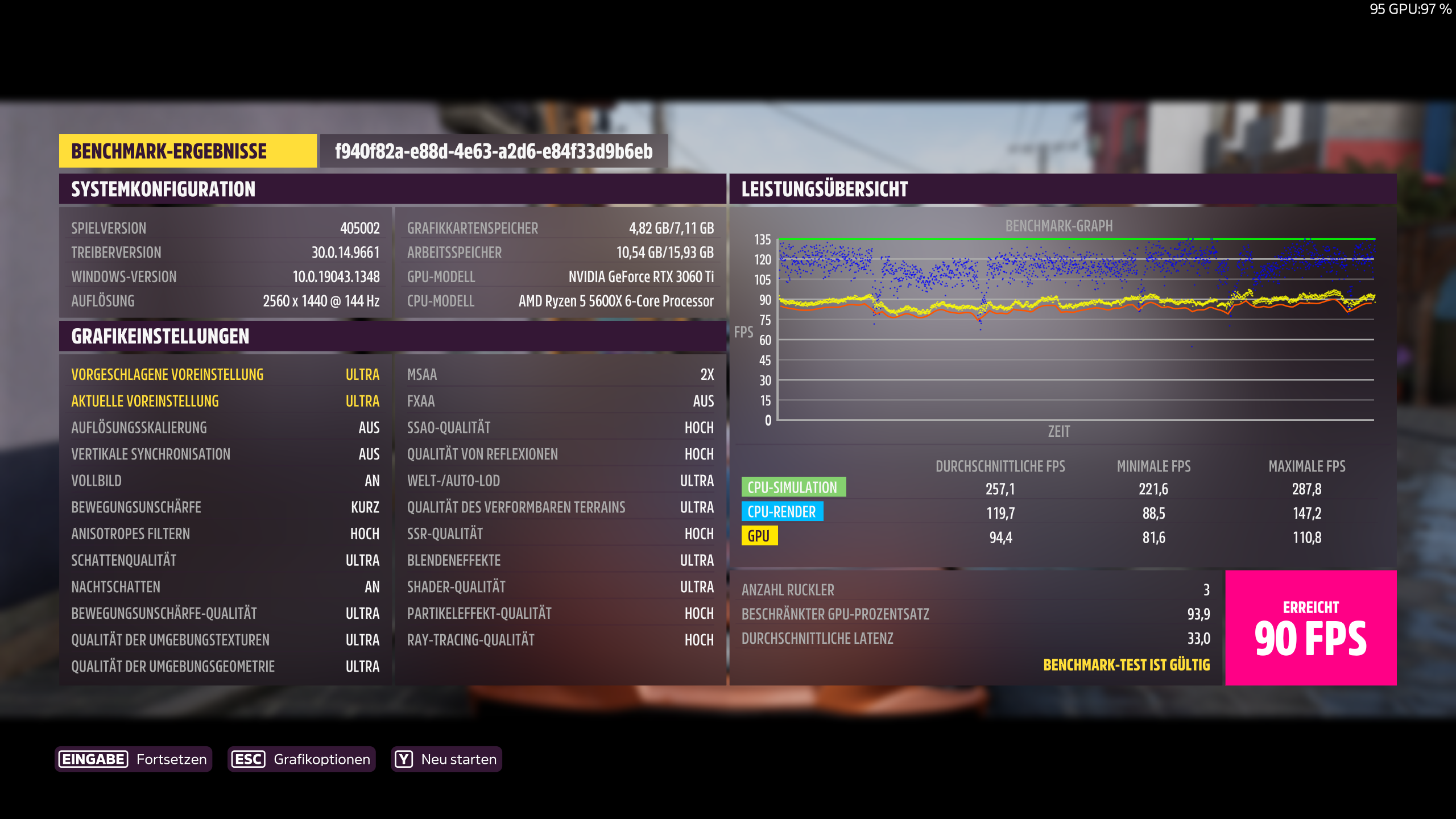Viewport: 1456px width, 819px height.
Task: Select the CPU-RENDER legend marker
Action: [x=781, y=511]
